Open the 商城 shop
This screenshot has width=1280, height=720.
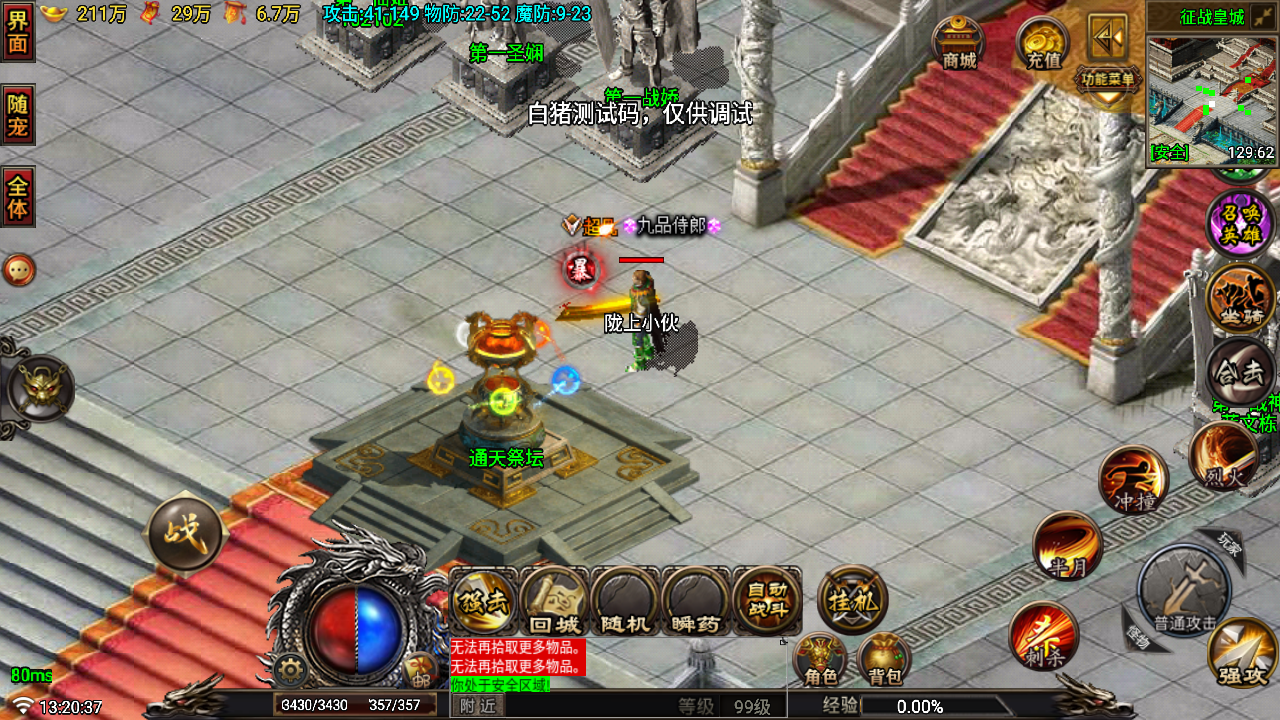pyautogui.click(x=958, y=43)
